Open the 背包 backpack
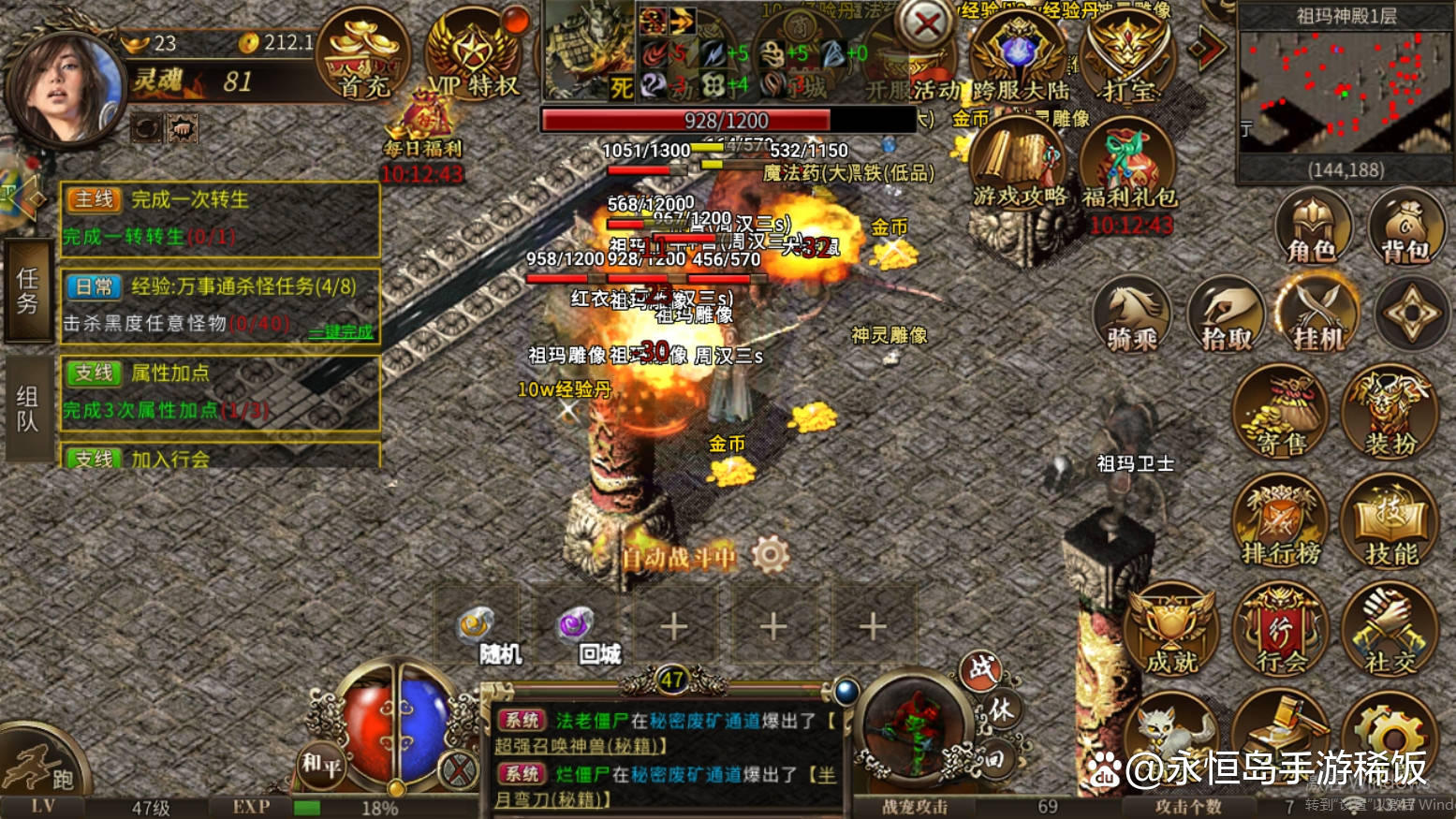 point(1405,227)
